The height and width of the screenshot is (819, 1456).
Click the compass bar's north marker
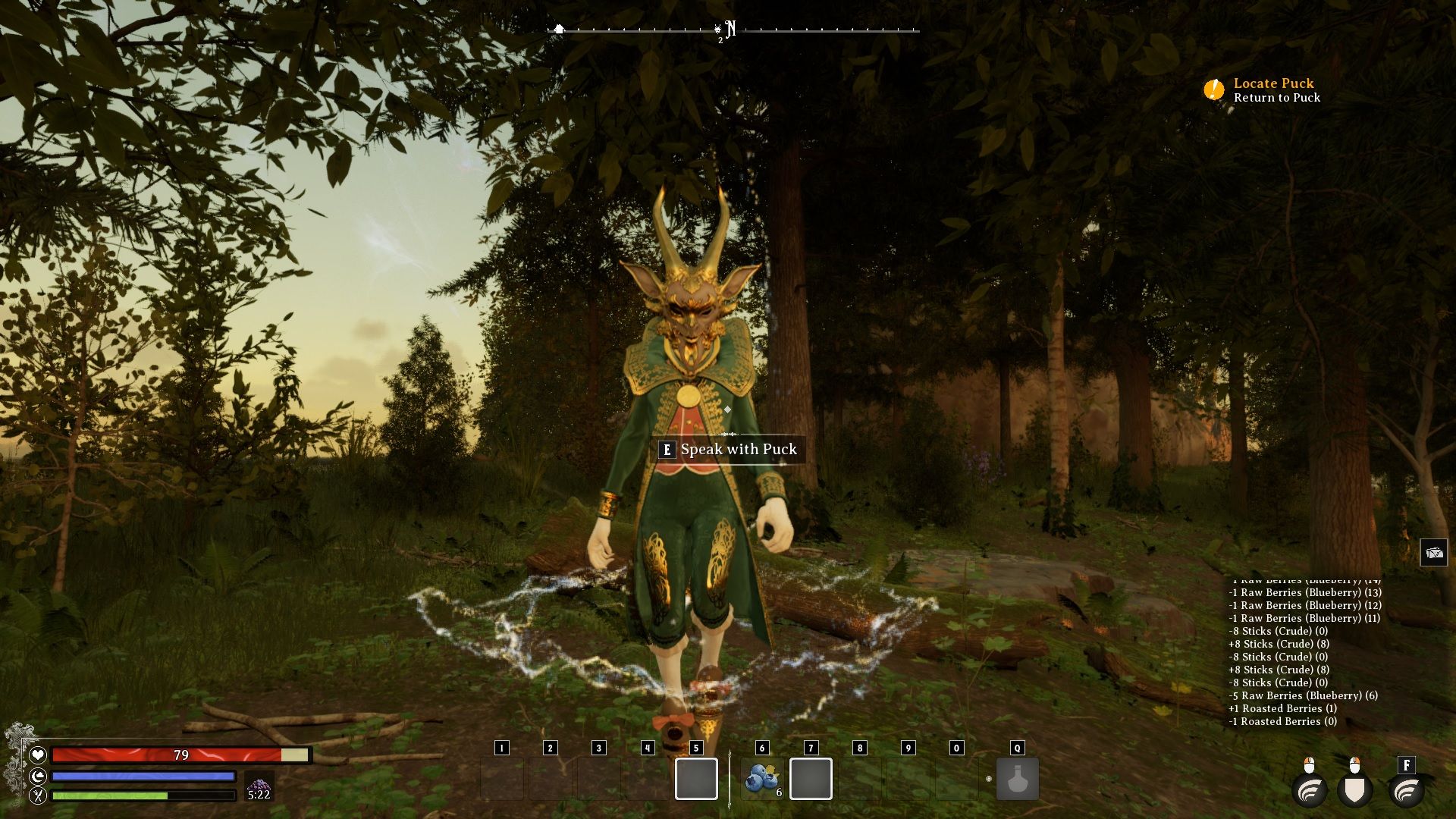(730, 30)
